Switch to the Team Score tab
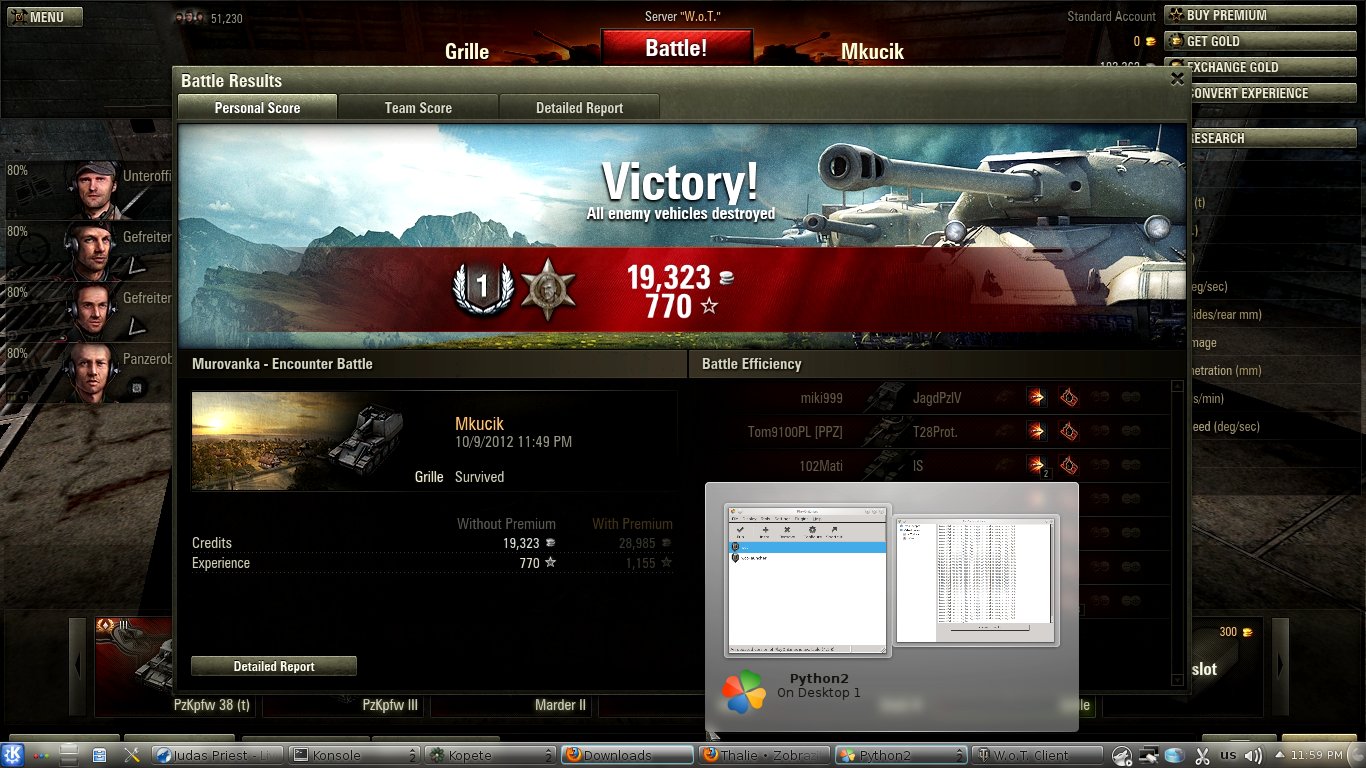The width and height of the screenshot is (1366, 768). tap(418, 108)
